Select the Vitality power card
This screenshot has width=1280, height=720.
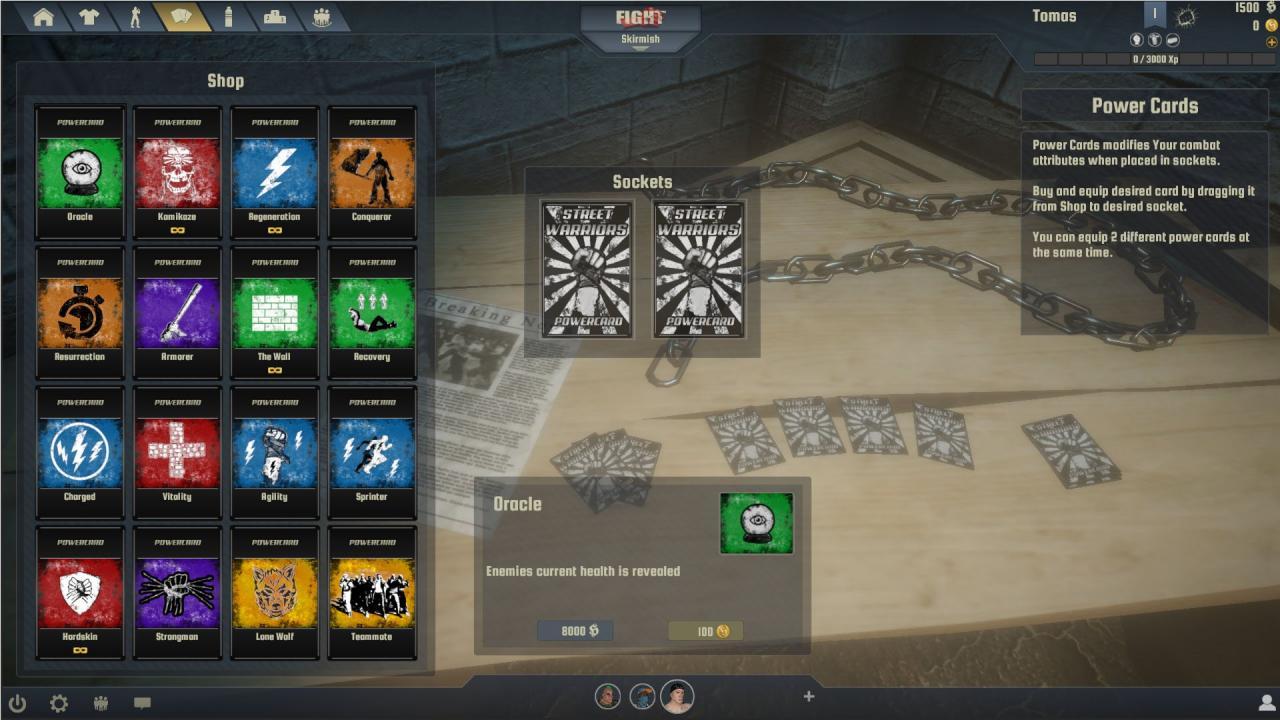[177, 452]
